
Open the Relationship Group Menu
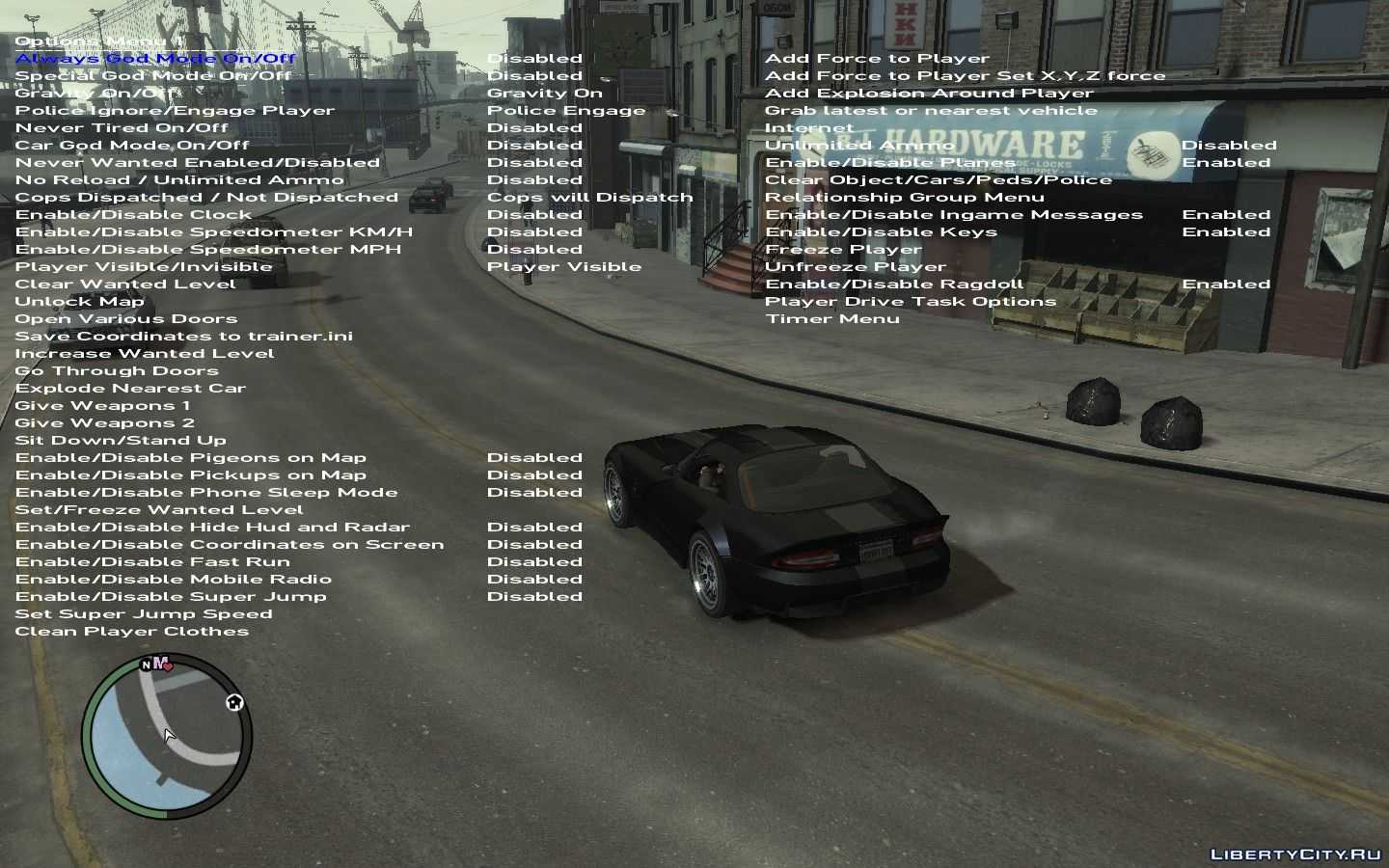click(x=905, y=198)
